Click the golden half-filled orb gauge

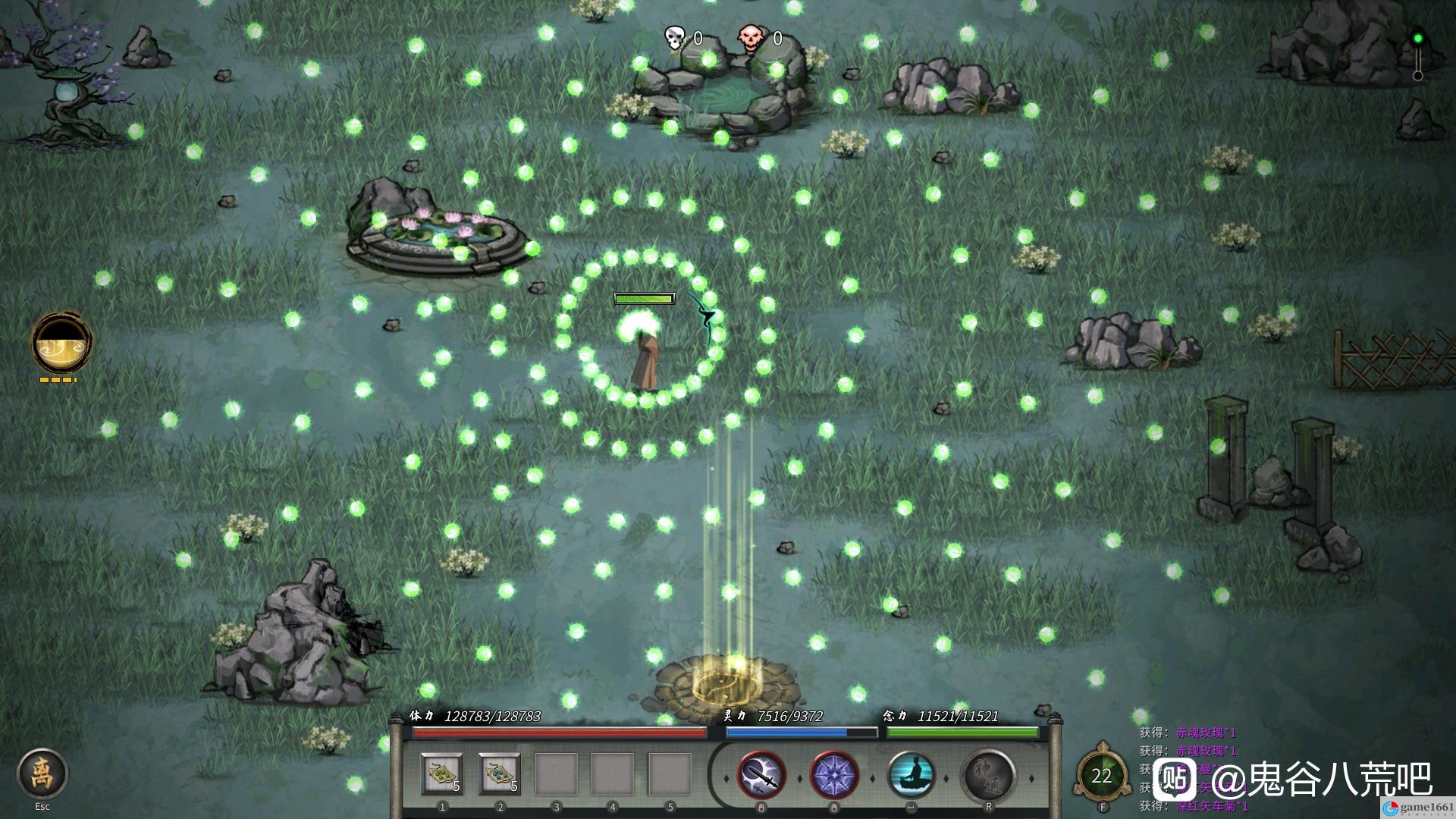coord(61,343)
